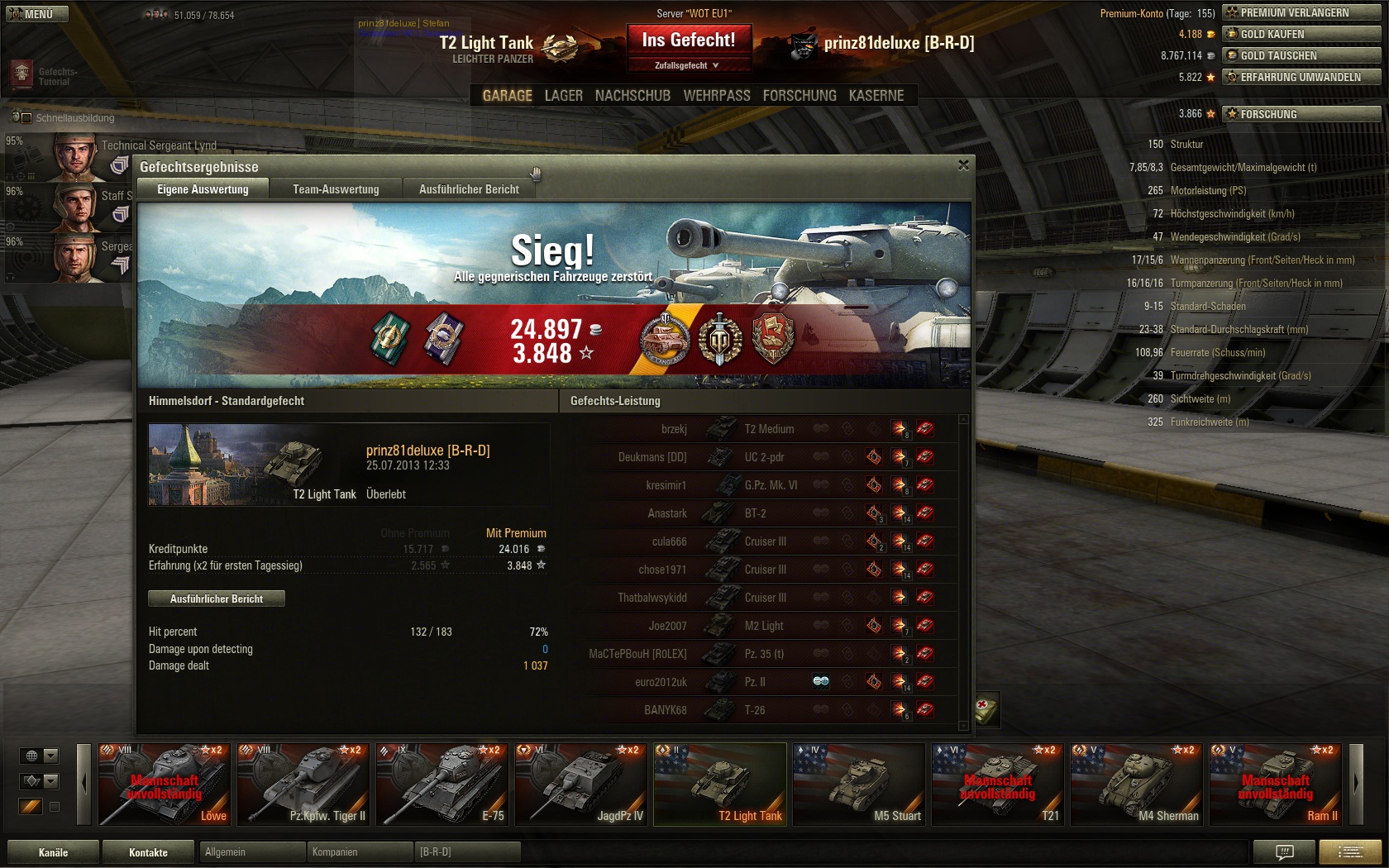Open the Kanäle chat channels button
The width and height of the screenshot is (1389, 868).
(x=53, y=852)
